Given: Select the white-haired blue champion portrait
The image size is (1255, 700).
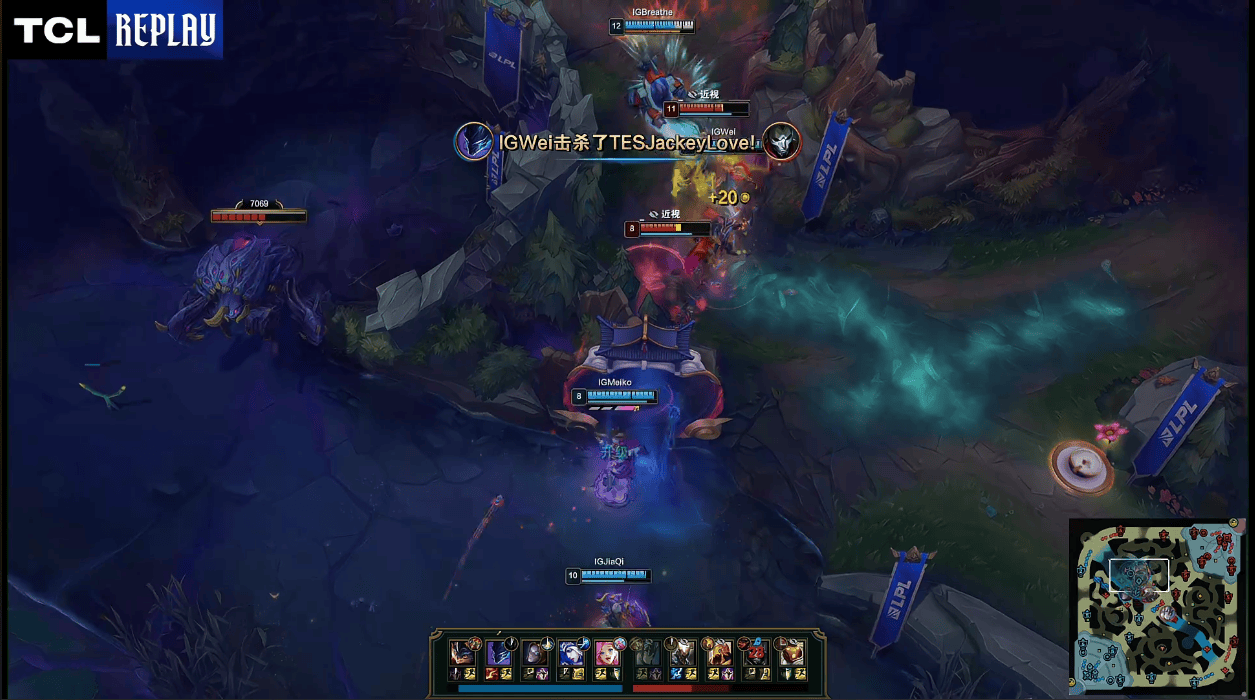Looking at the screenshot, I should click(571, 653).
